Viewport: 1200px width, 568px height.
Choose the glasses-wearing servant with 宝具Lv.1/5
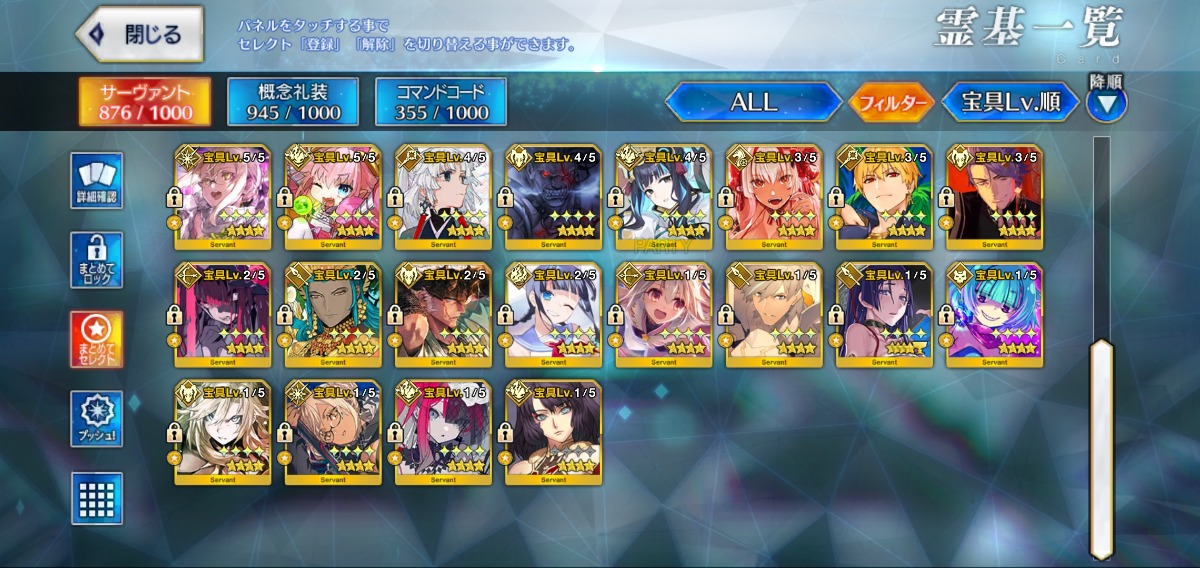coord(333,432)
